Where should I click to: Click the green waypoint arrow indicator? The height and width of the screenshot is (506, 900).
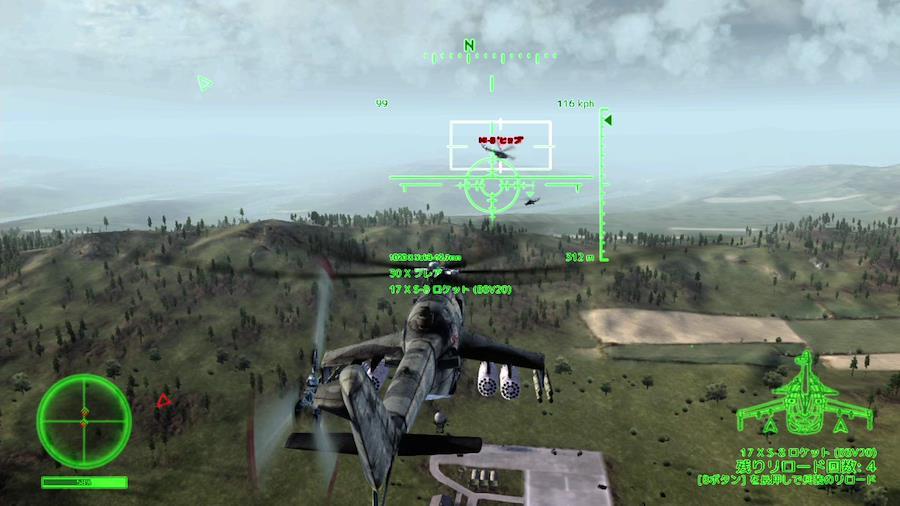point(204,83)
